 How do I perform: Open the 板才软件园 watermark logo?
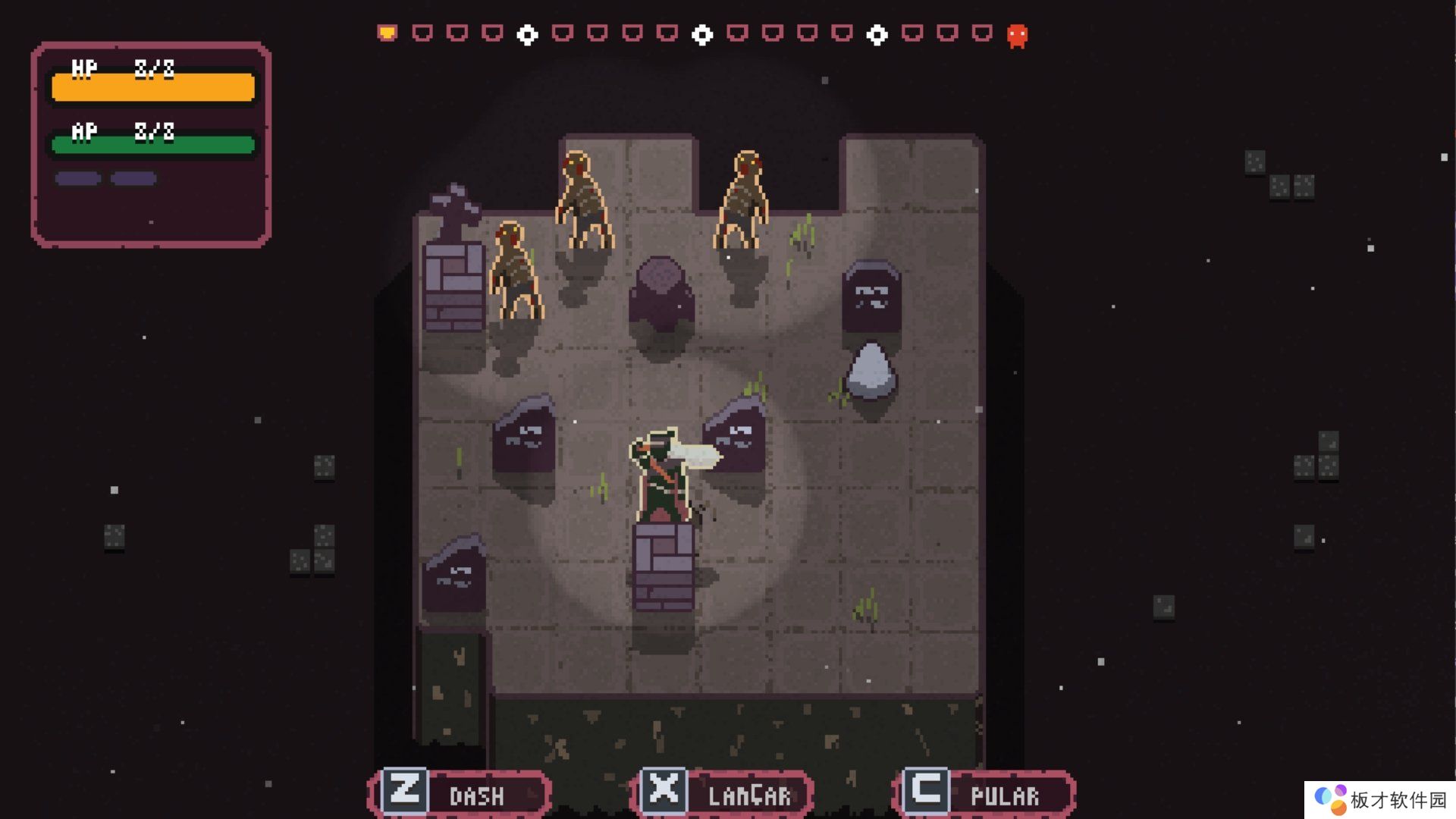(x=1380, y=800)
